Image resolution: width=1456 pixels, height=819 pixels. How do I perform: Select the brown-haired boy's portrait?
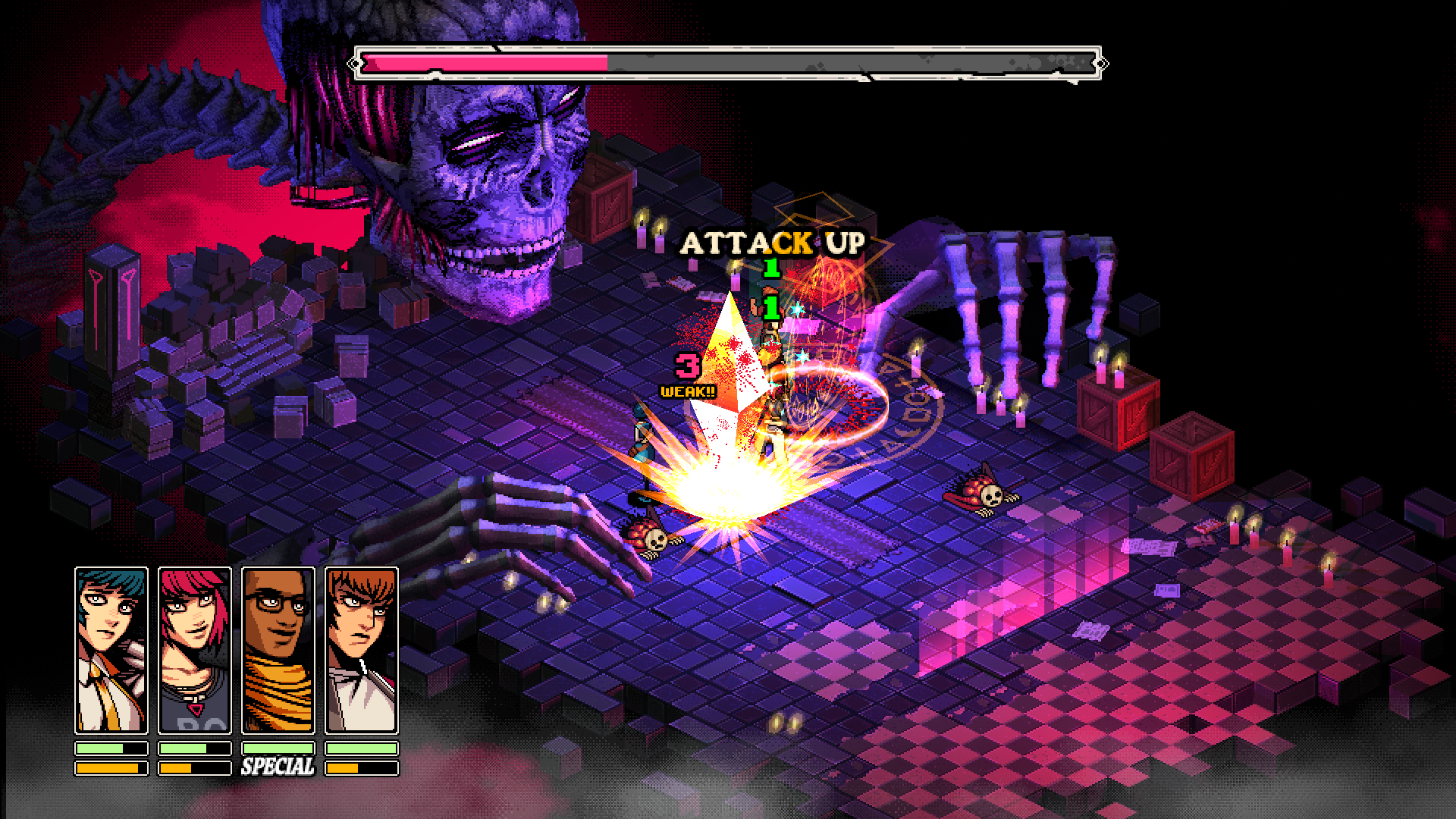point(362,648)
